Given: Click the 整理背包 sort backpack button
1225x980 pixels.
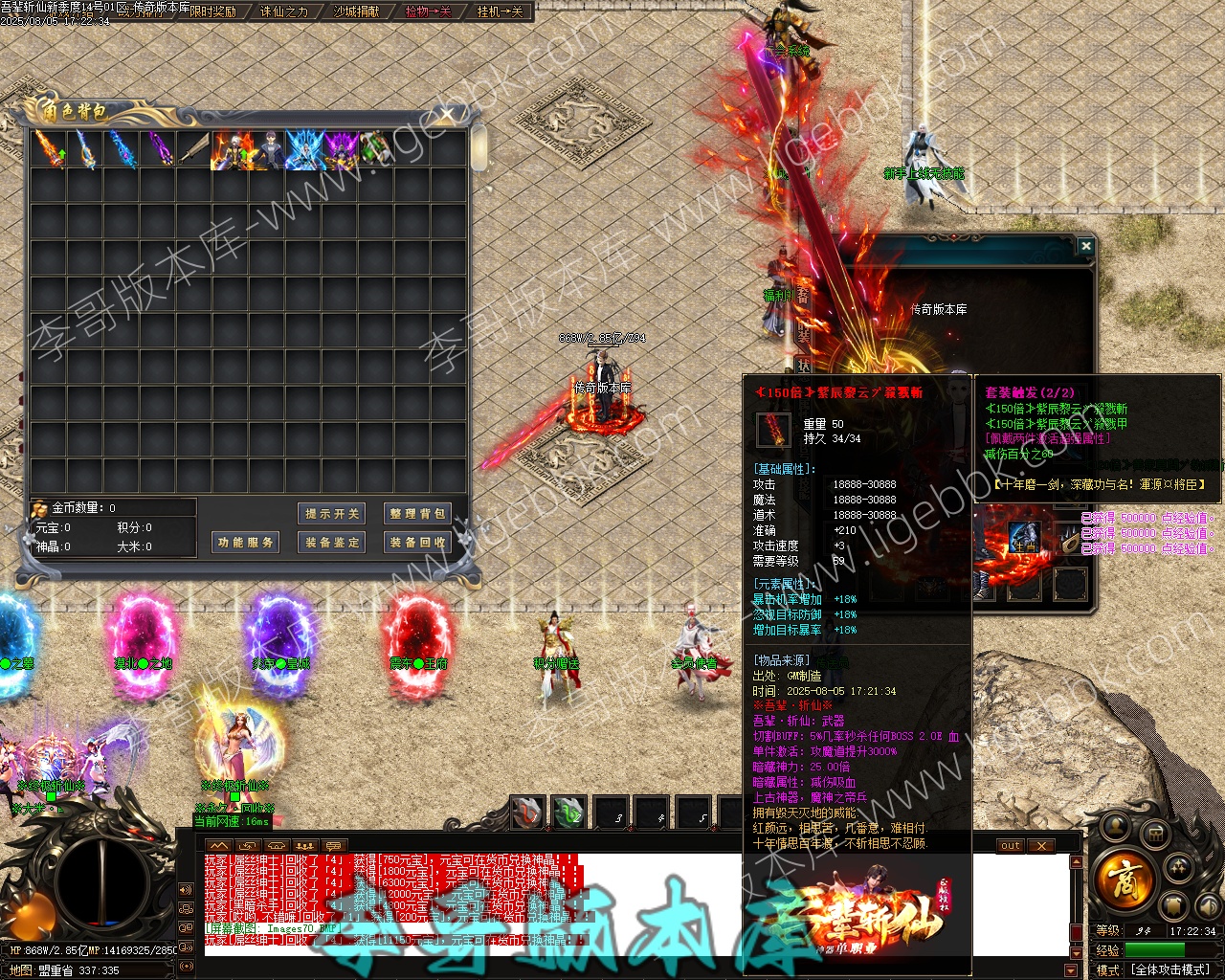Looking at the screenshot, I should tap(416, 514).
